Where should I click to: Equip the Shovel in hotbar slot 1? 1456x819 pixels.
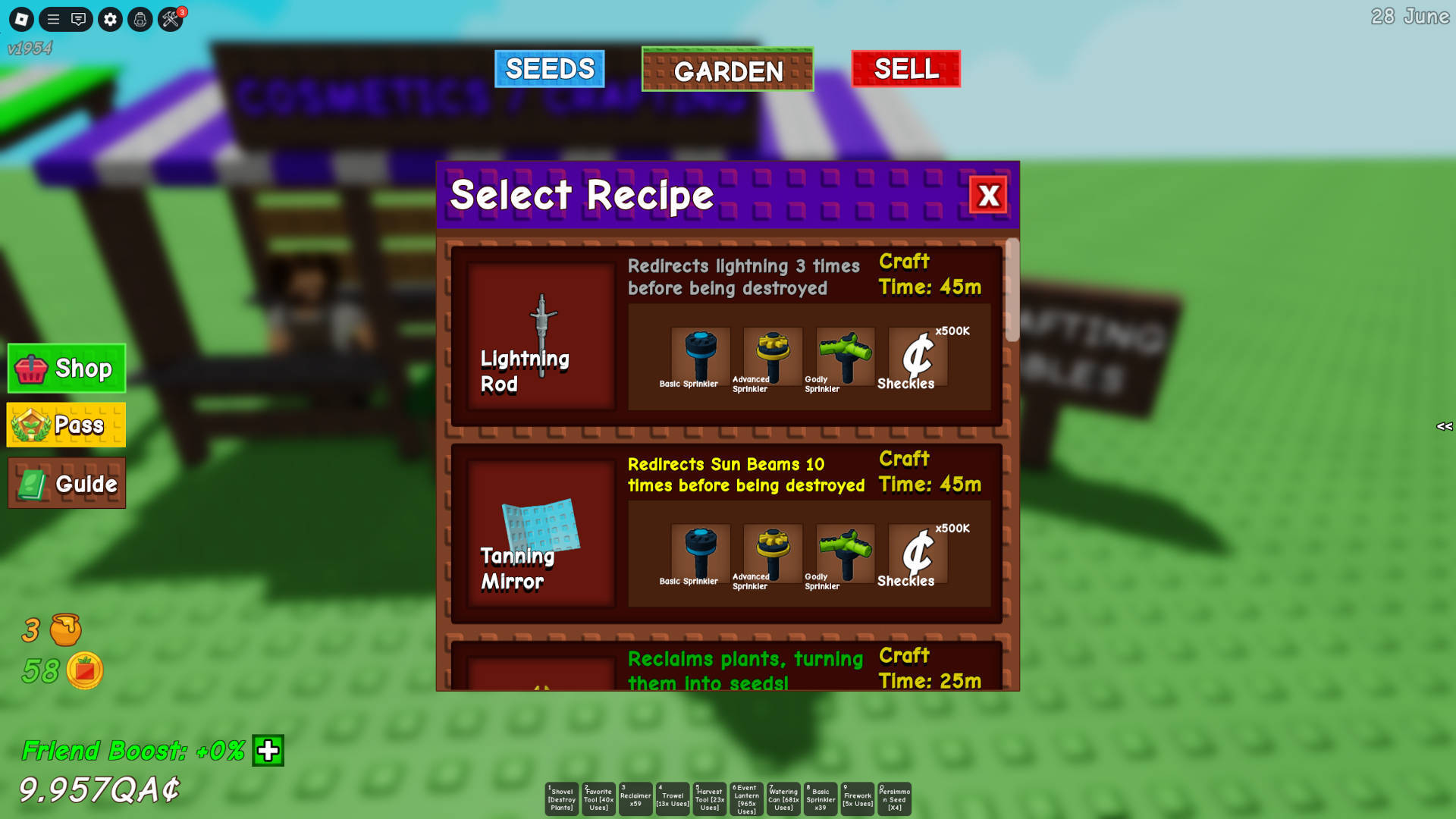(562, 799)
